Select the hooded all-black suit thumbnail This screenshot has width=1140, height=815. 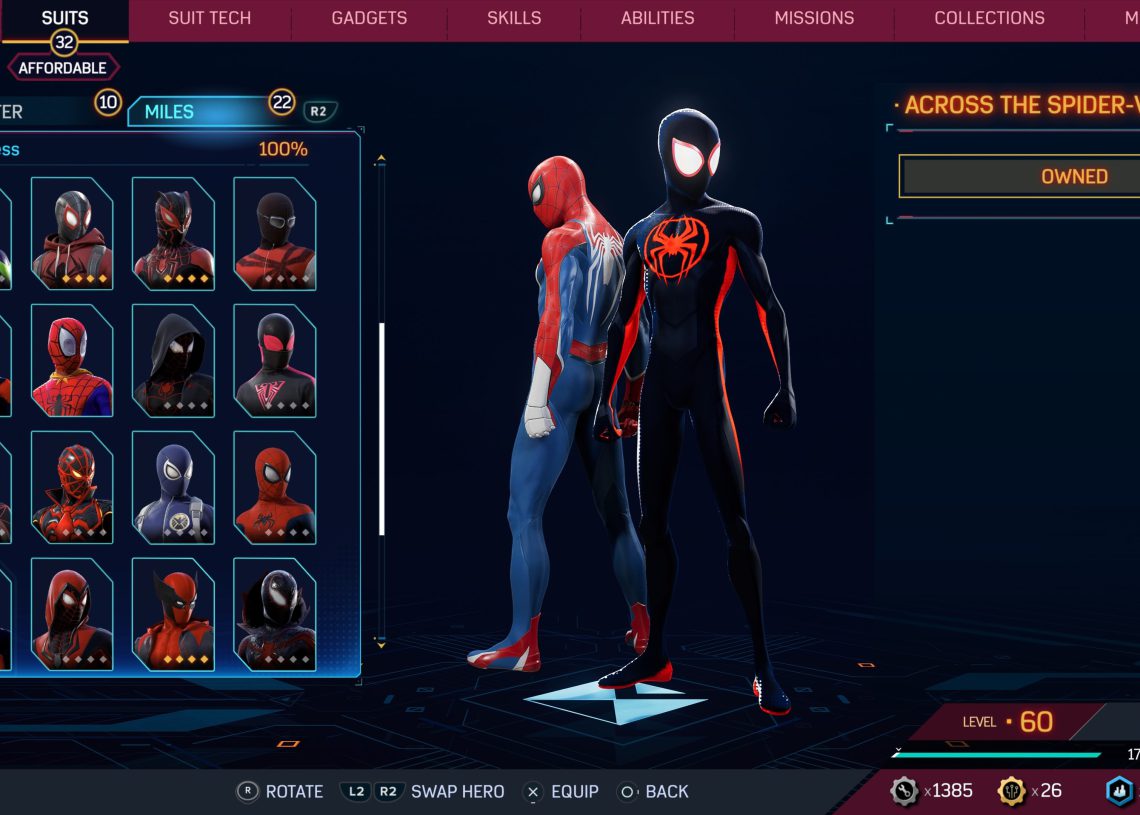point(173,360)
